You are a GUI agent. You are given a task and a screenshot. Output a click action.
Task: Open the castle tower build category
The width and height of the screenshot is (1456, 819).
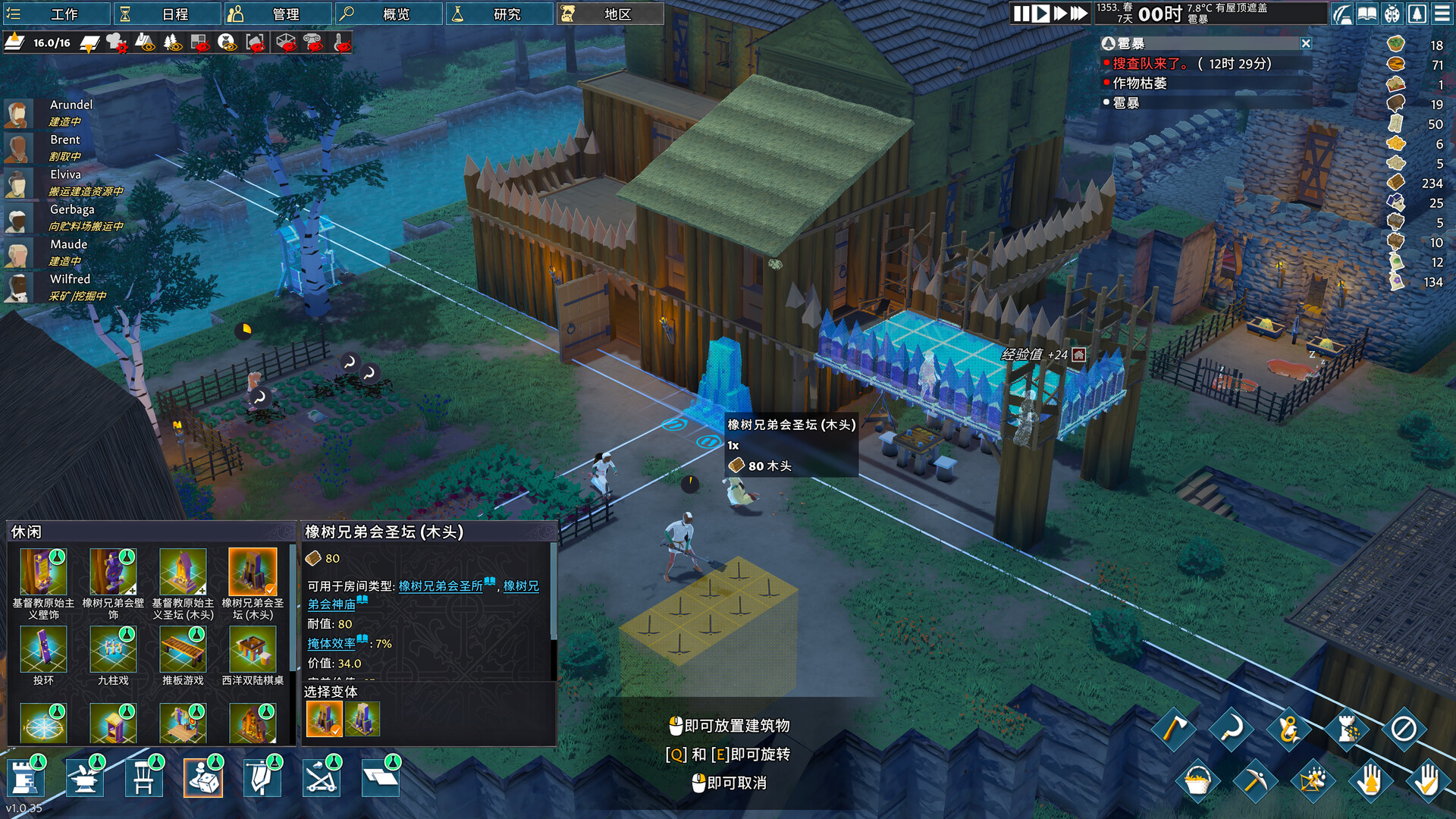click(25, 778)
